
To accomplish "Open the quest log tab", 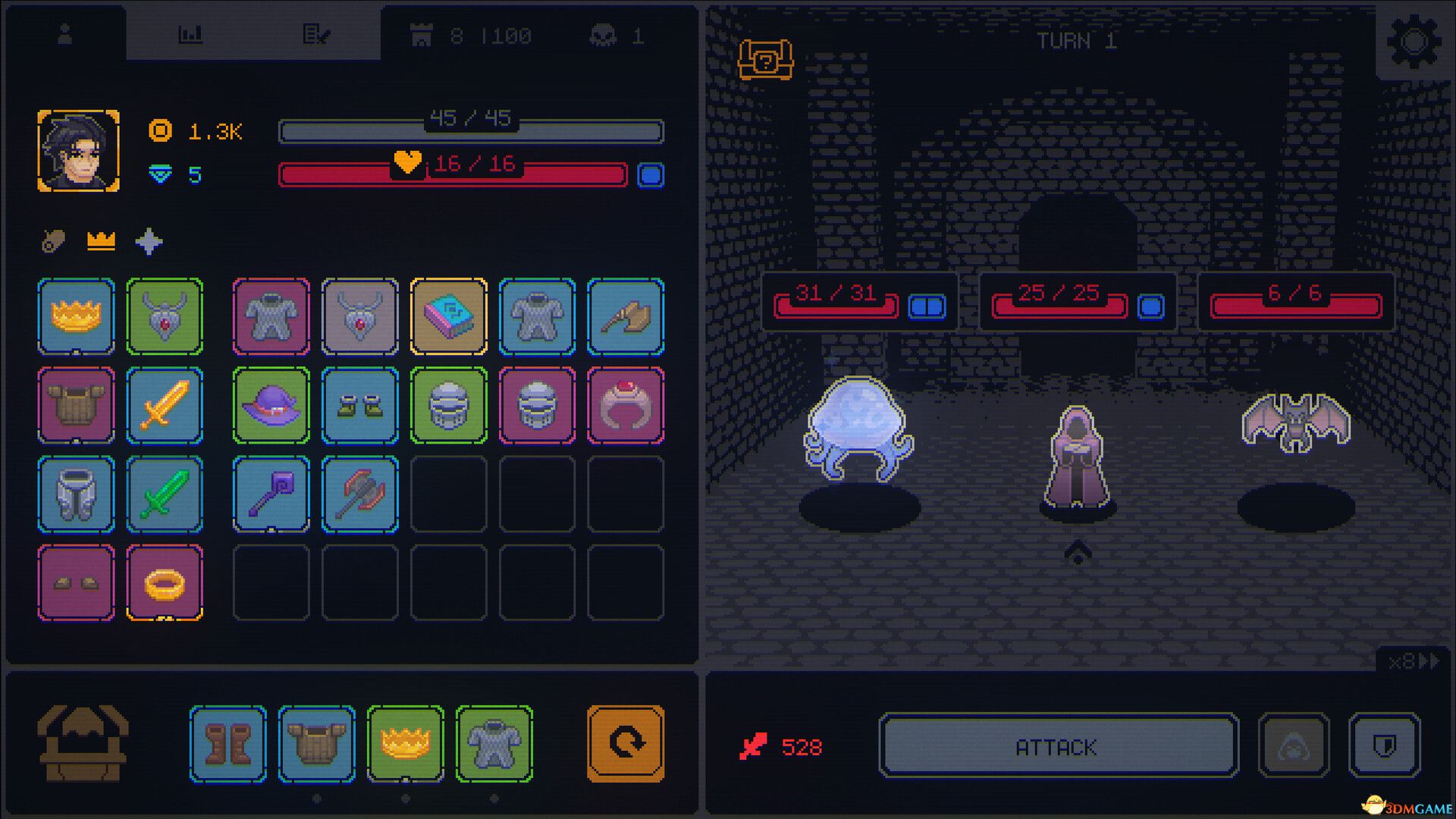I will coord(318,34).
